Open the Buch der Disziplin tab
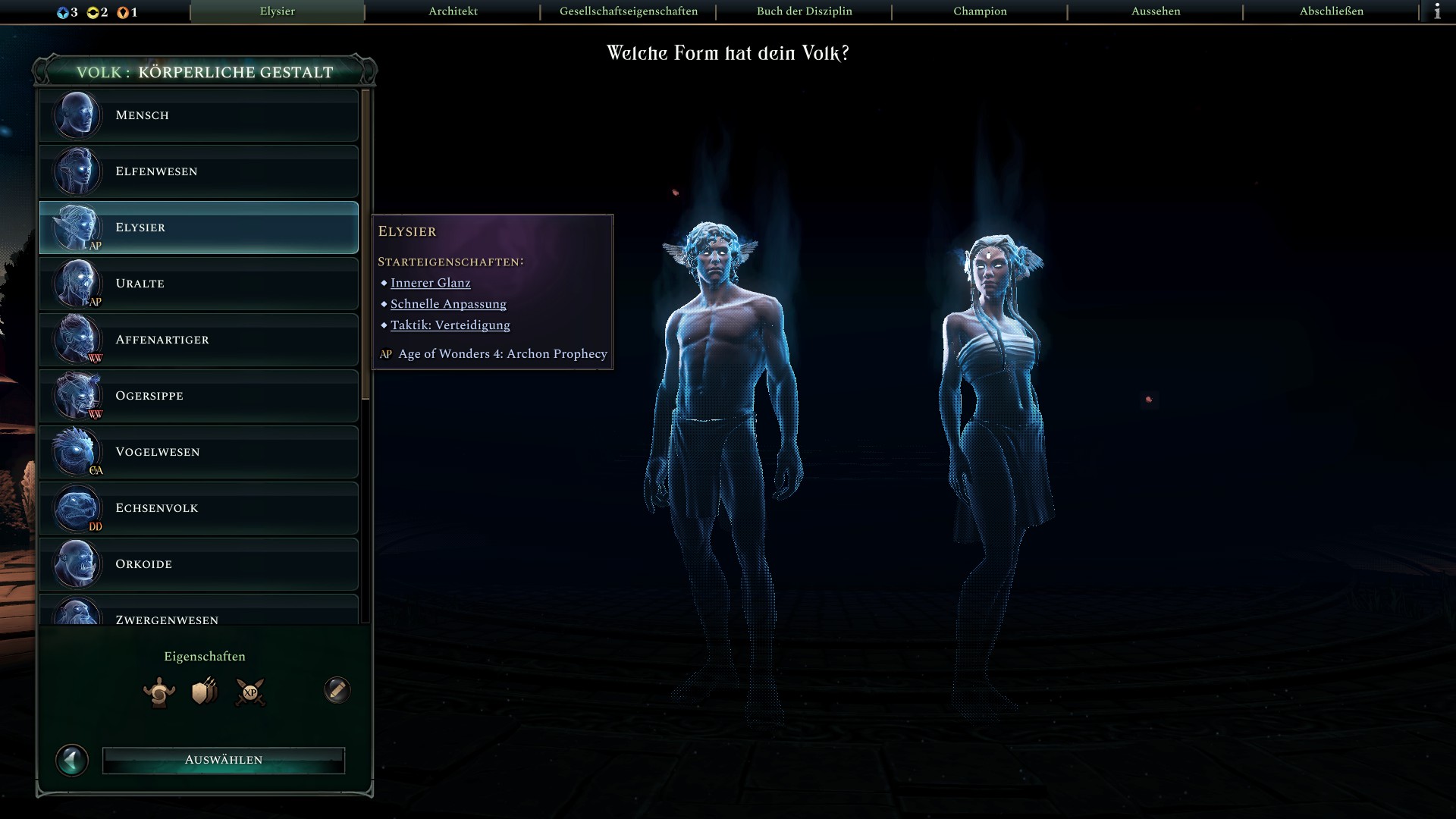 point(804,11)
